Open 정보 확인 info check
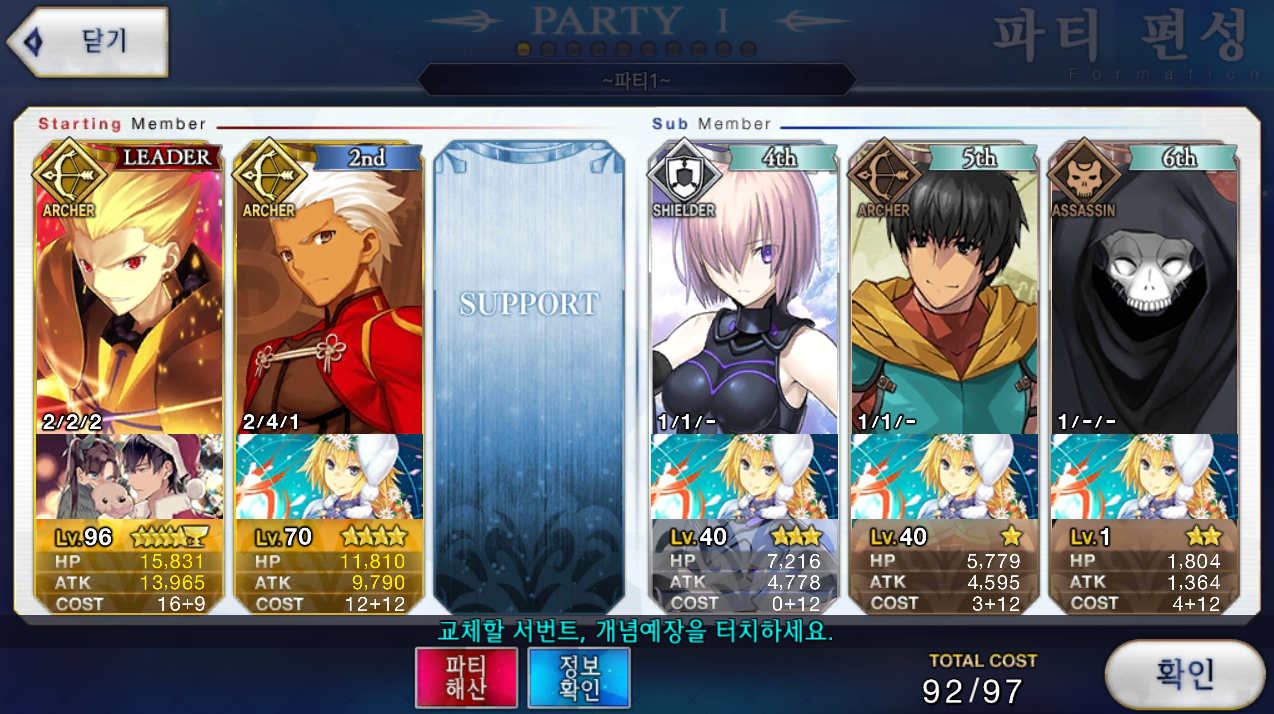Image resolution: width=1274 pixels, height=714 pixels. point(579,677)
